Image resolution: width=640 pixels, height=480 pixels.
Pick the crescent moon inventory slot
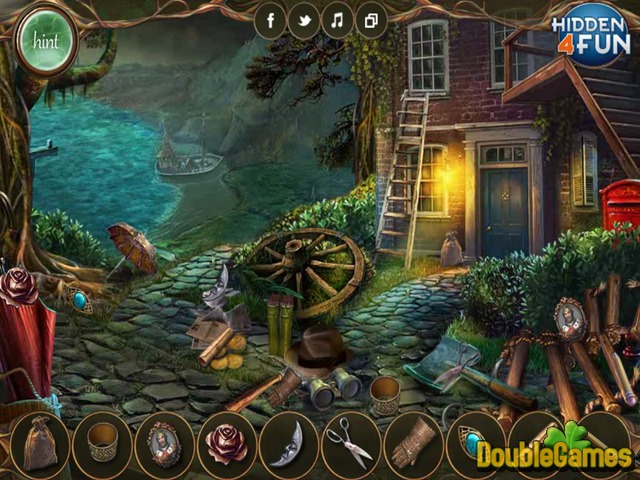[288, 442]
